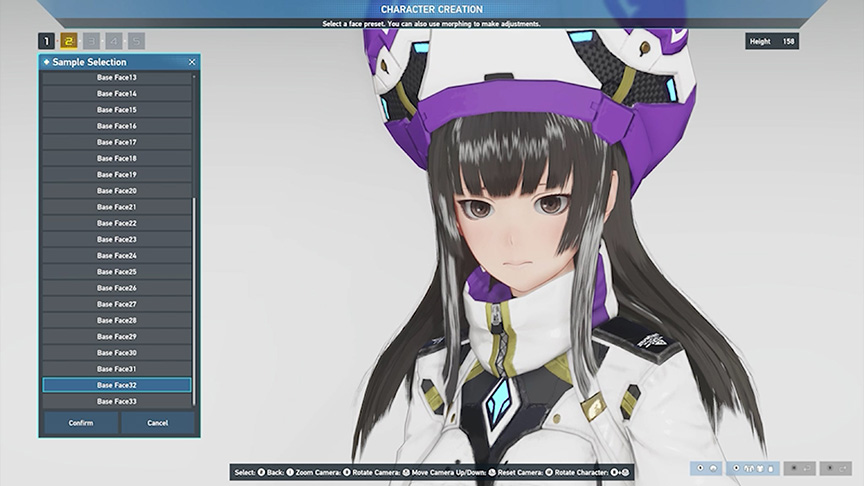The height and width of the screenshot is (486, 864).
Task: Select Base Face30 from the list
Action: coord(117,353)
